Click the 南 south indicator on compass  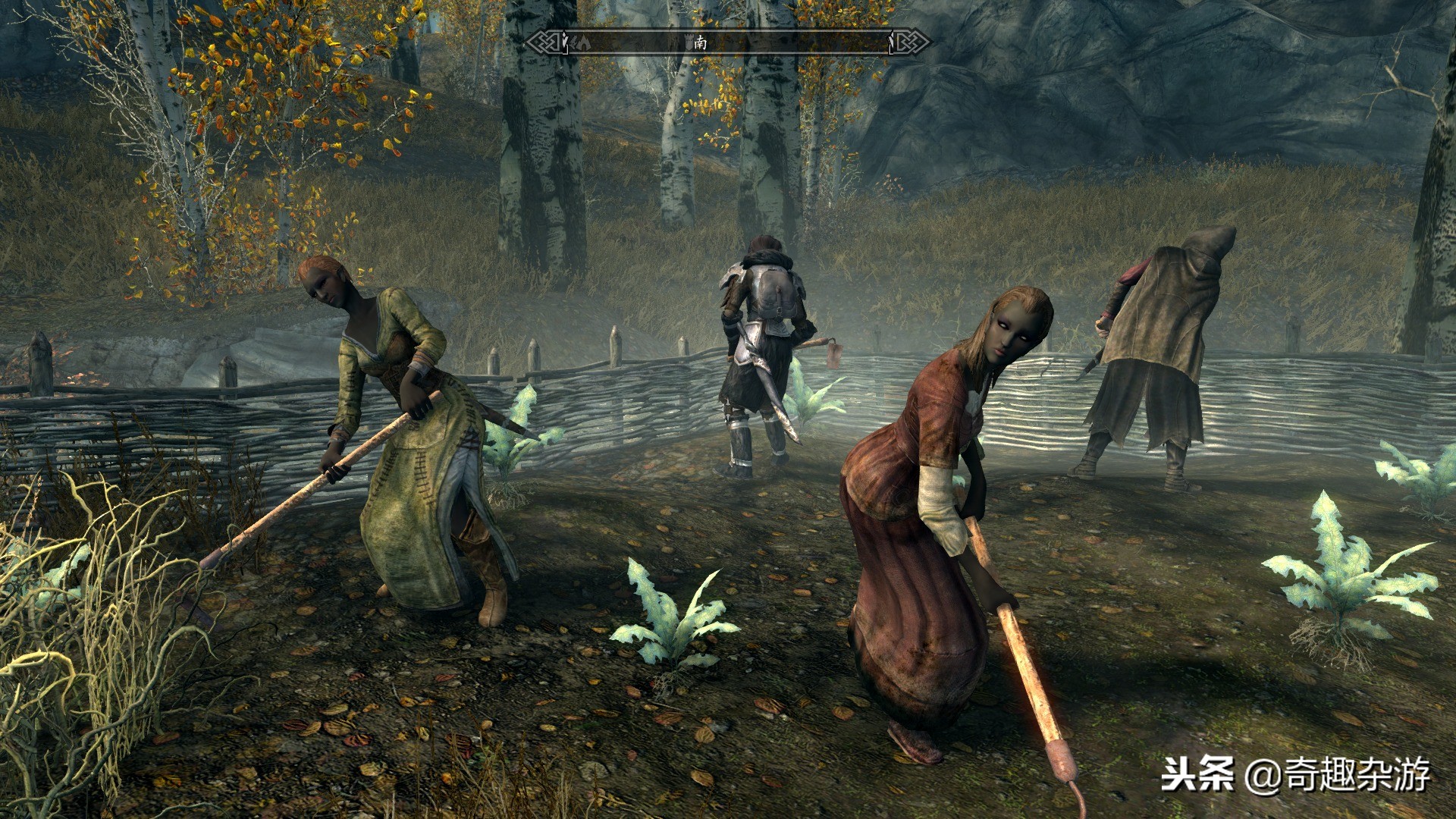(x=701, y=42)
